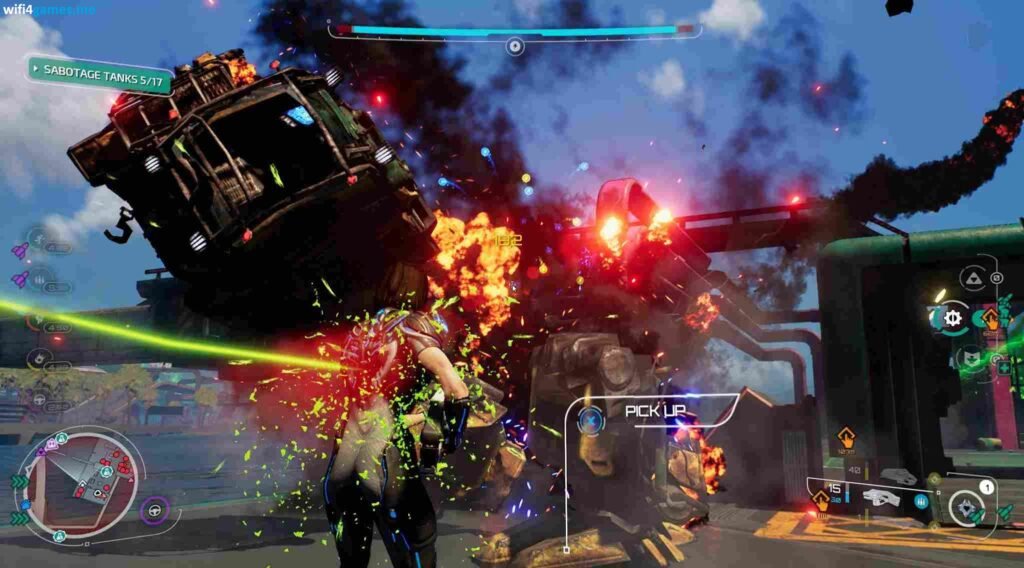Click the running figure agility skill icon

click(39, 240)
